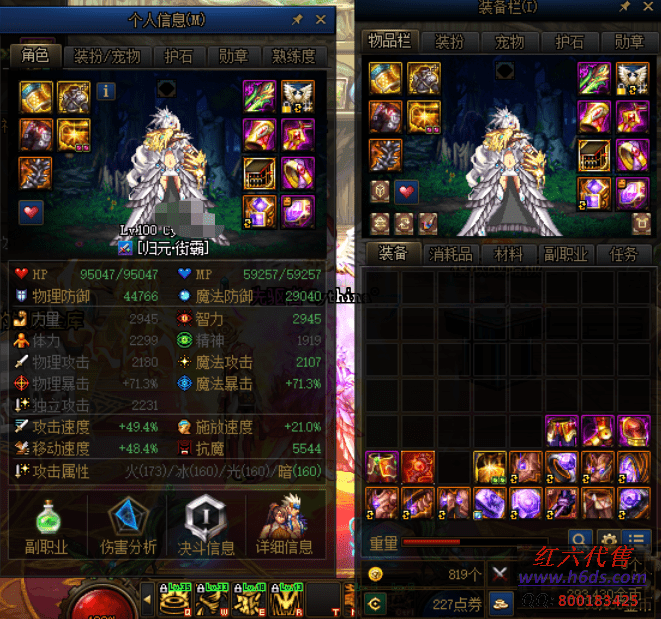Pin the 个人信息 window
Image resolution: width=661 pixels, height=619 pixels.
pos(297,19)
